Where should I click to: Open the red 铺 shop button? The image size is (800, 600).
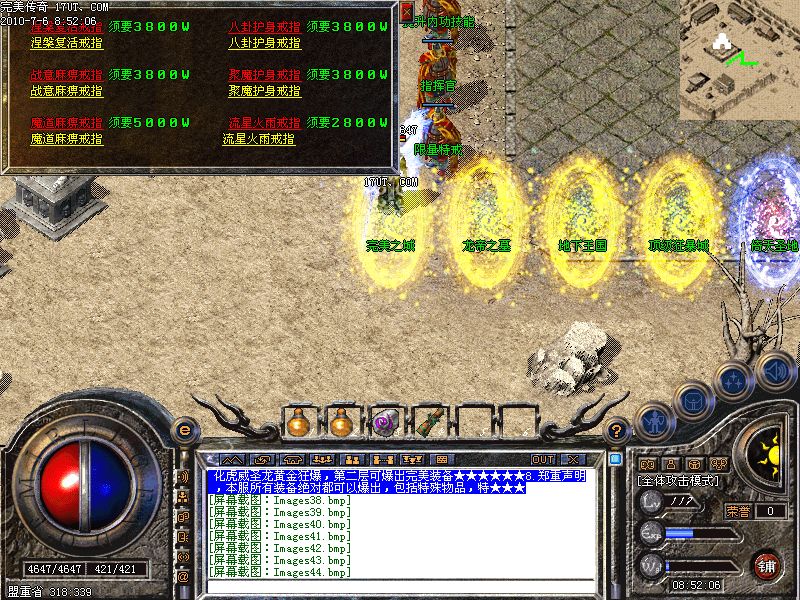[x=768, y=565]
